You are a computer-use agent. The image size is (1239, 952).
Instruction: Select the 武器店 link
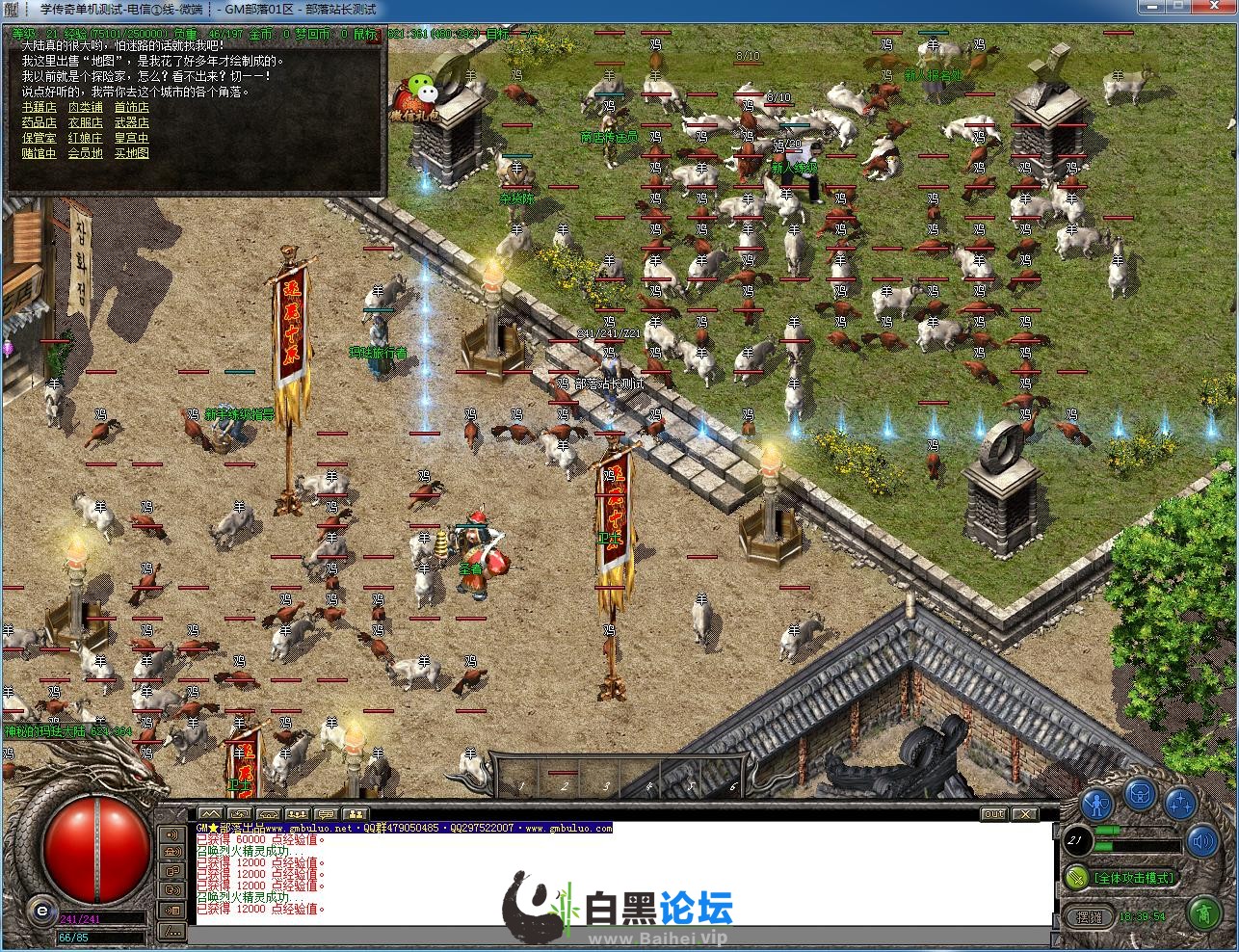click(131, 123)
